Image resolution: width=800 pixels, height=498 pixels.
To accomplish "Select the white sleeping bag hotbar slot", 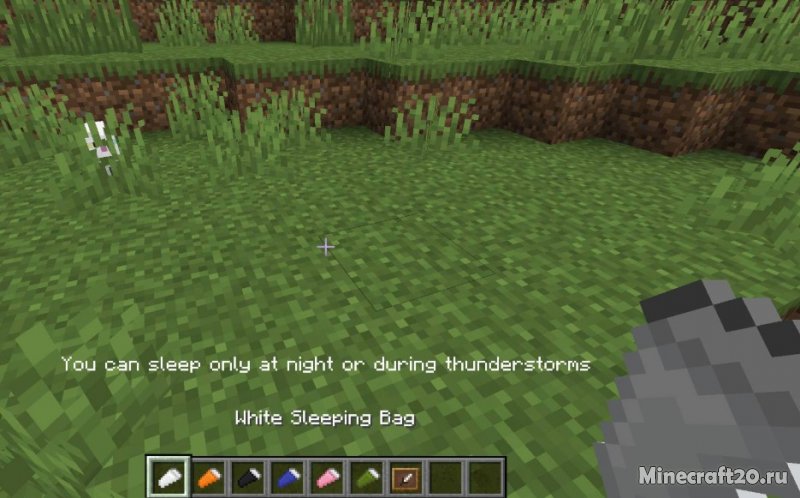I will click(x=169, y=476).
